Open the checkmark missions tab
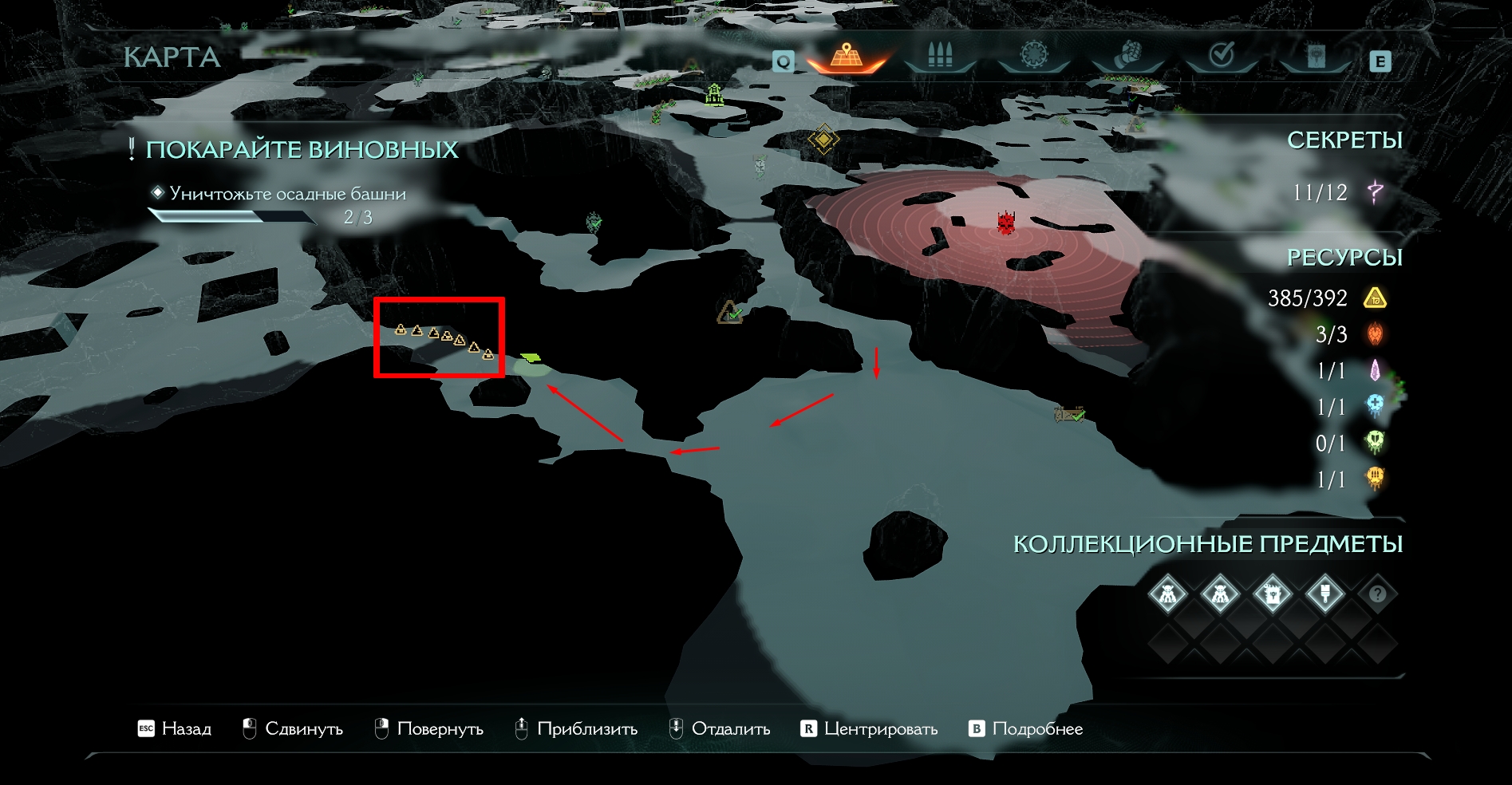The image size is (1512, 785). pyautogui.click(x=1222, y=56)
